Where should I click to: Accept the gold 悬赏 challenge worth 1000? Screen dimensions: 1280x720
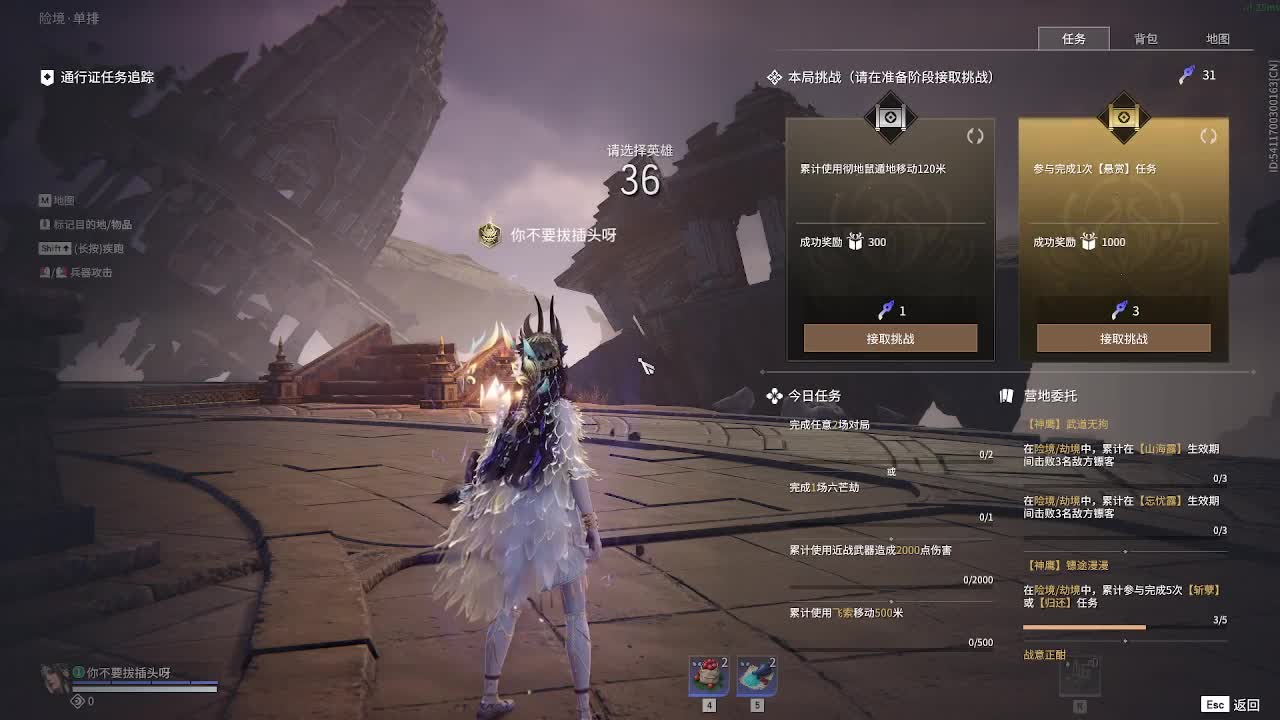pos(1123,339)
